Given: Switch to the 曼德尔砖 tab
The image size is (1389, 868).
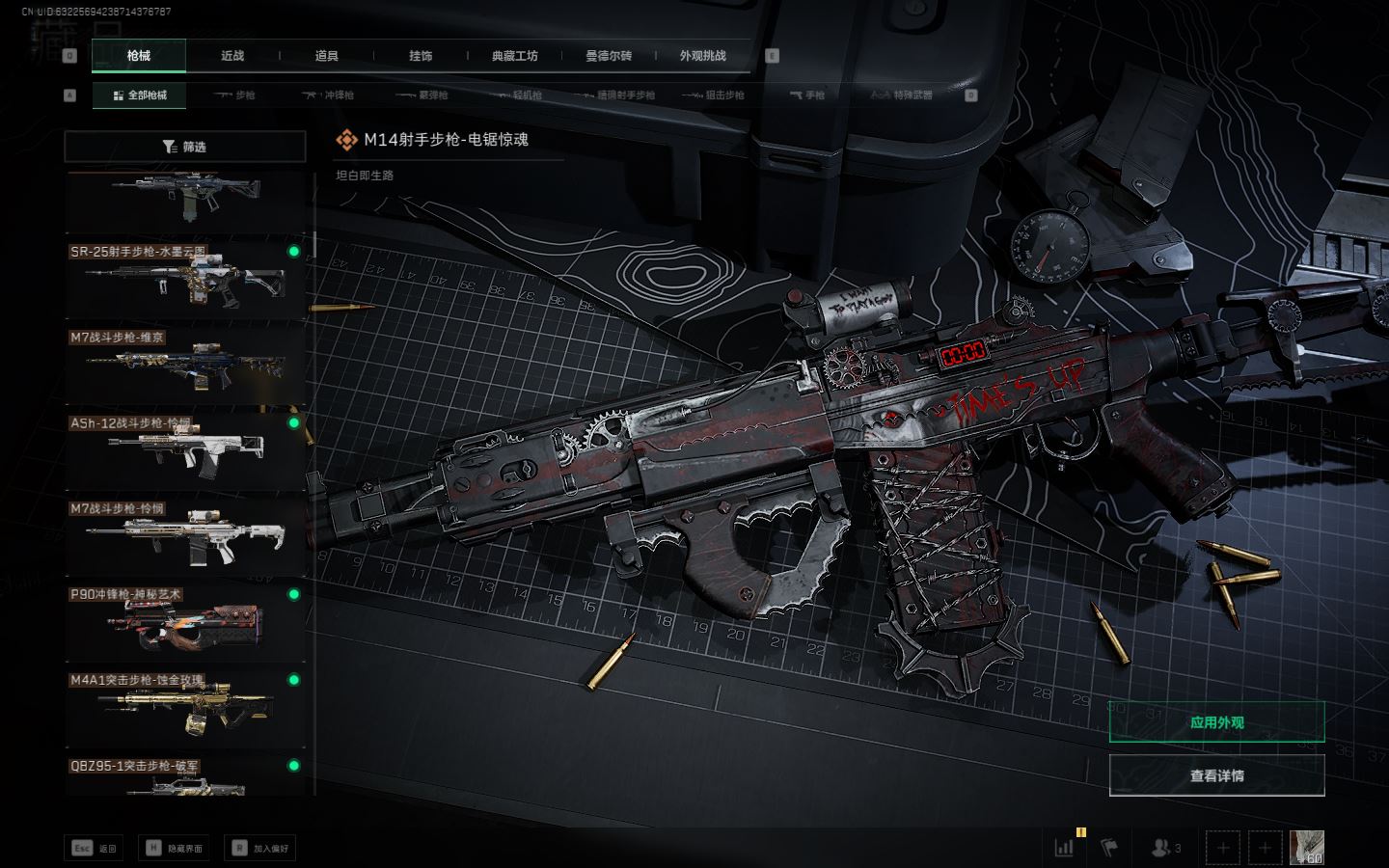Looking at the screenshot, I should click(x=609, y=56).
